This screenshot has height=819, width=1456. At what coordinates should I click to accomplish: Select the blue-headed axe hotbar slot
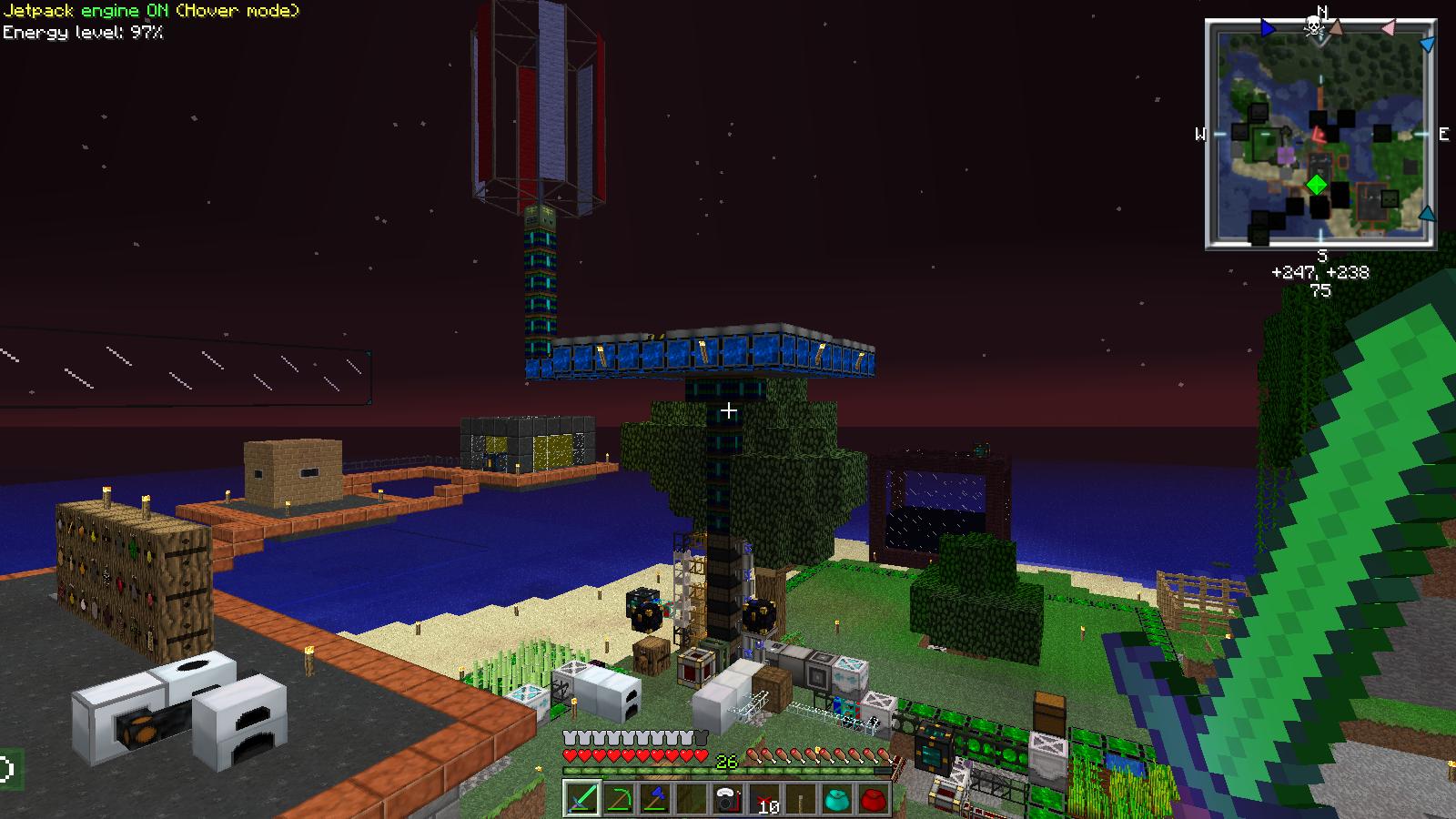[x=655, y=799]
